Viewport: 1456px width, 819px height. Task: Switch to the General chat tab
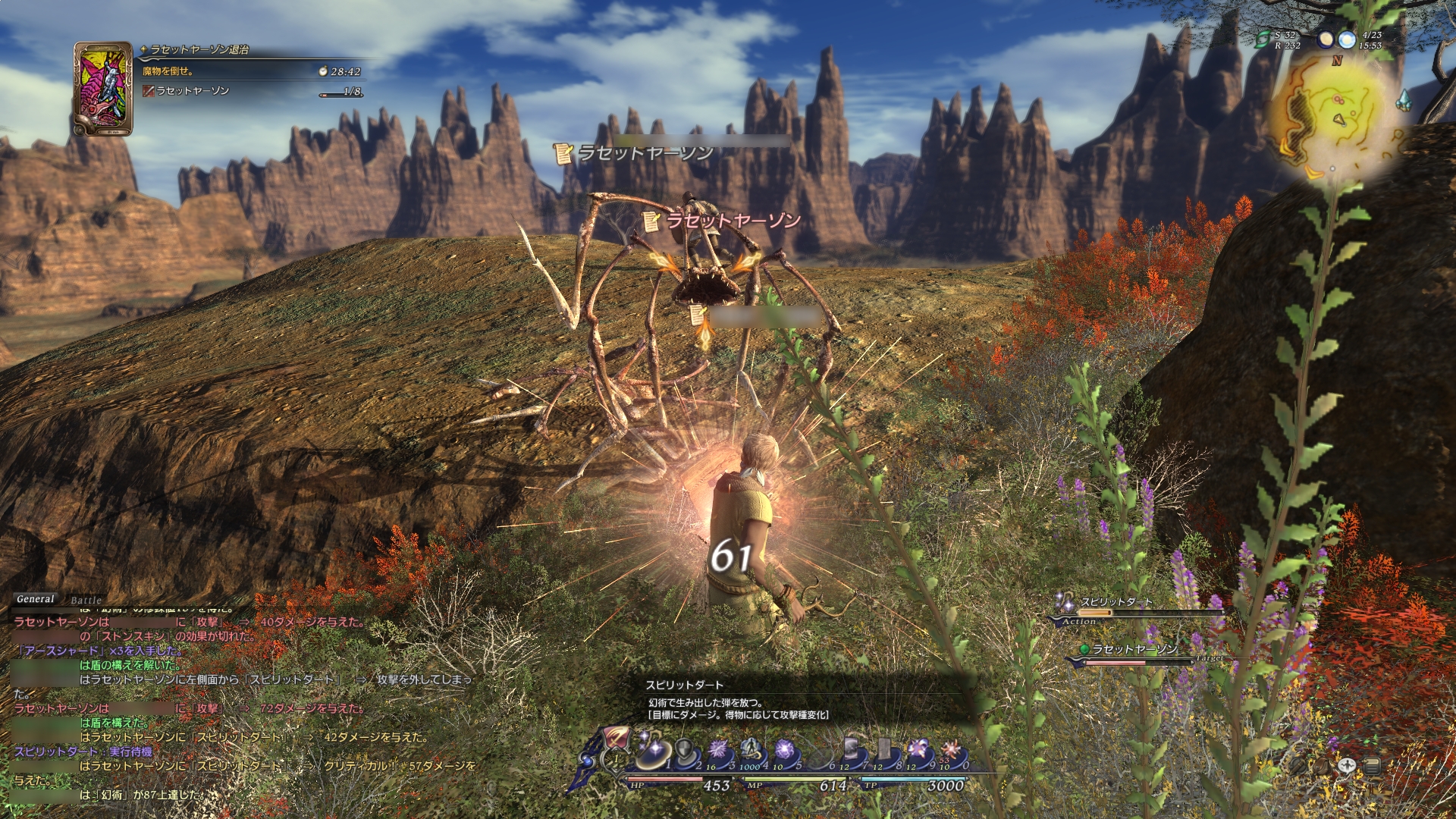pos(36,598)
